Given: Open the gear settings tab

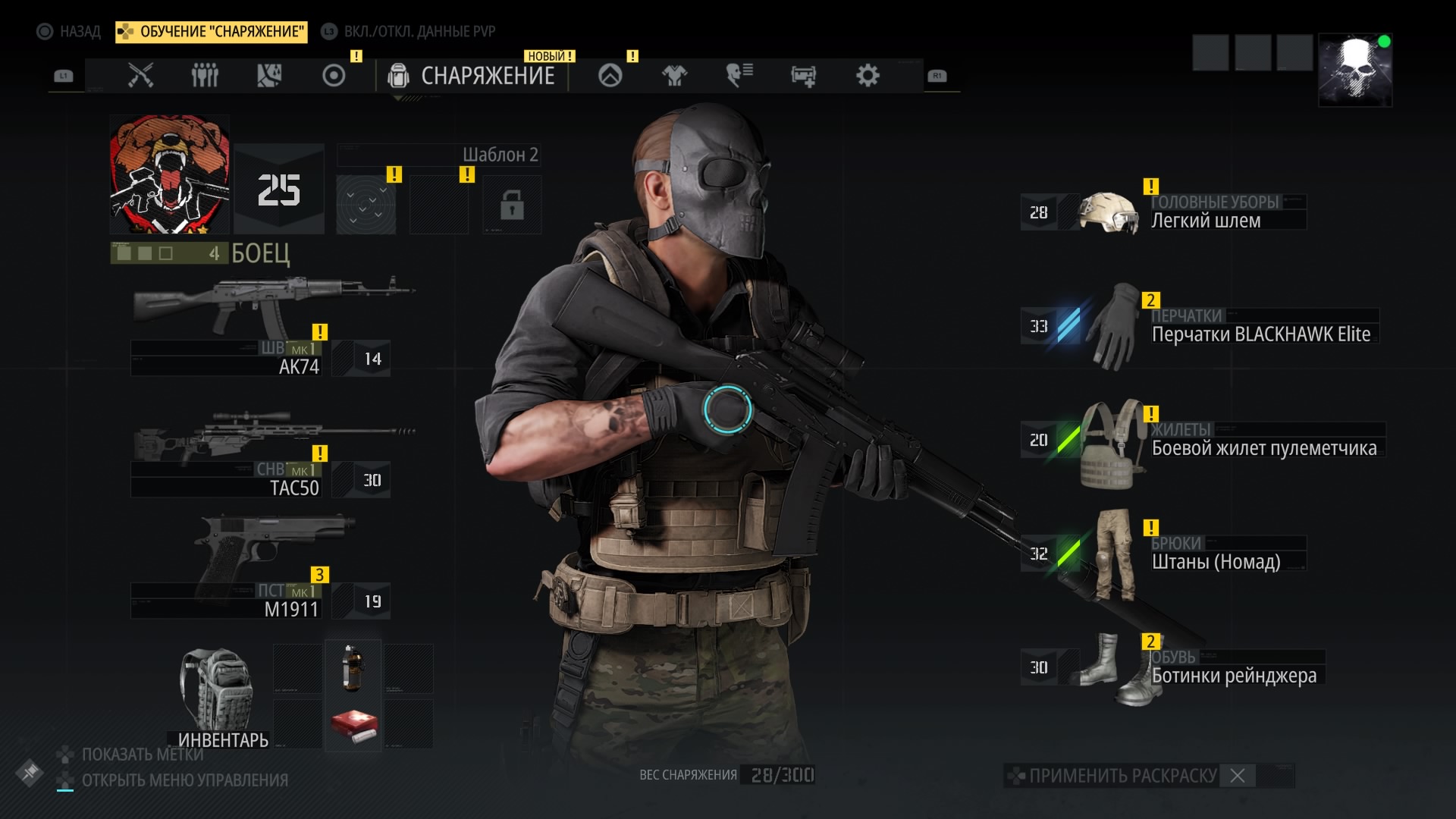Looking at the screenshot, I should (x=868, y=75).
